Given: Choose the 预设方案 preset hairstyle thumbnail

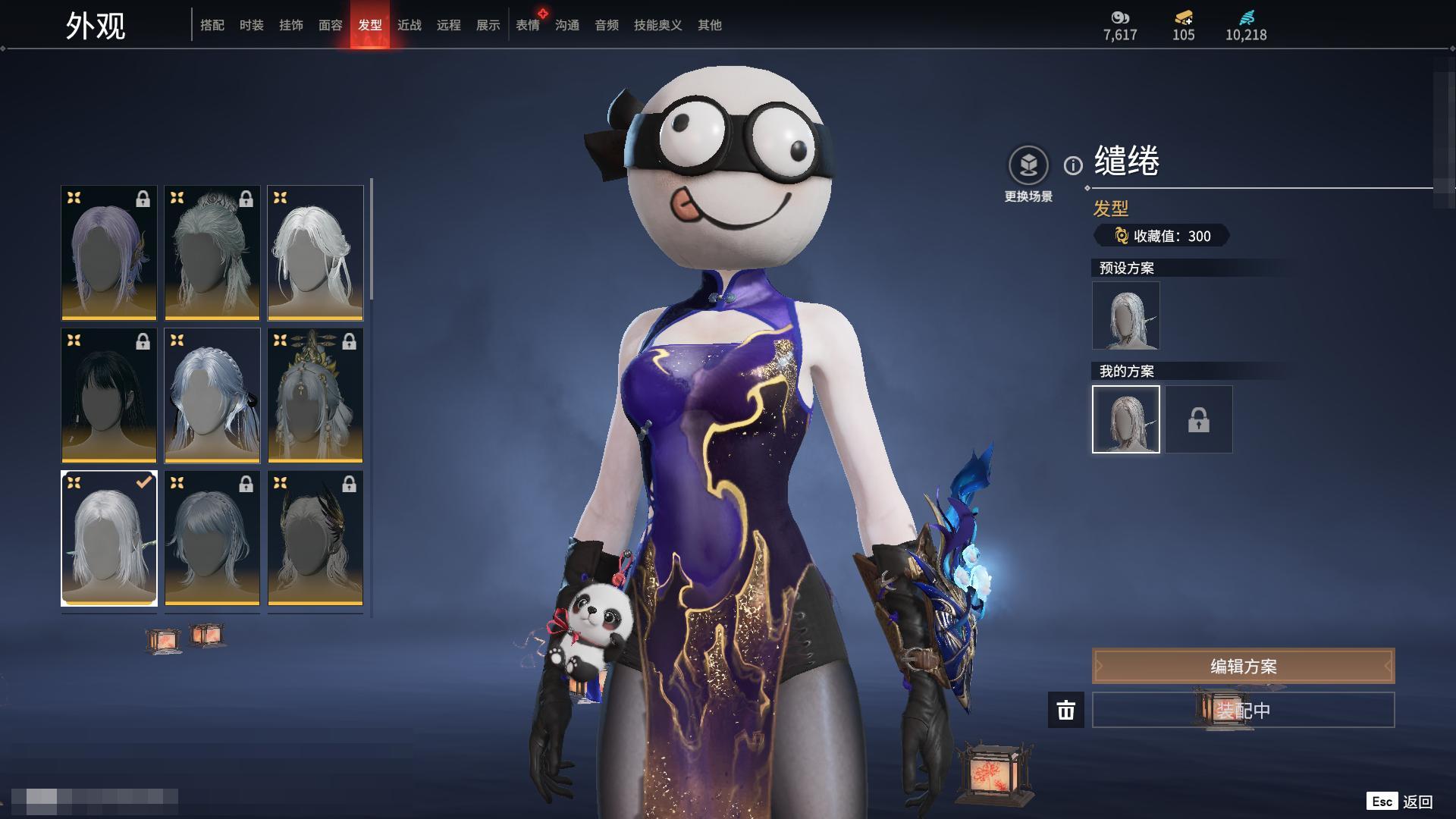Looking at the screenshot, I should coord(1126,315).
